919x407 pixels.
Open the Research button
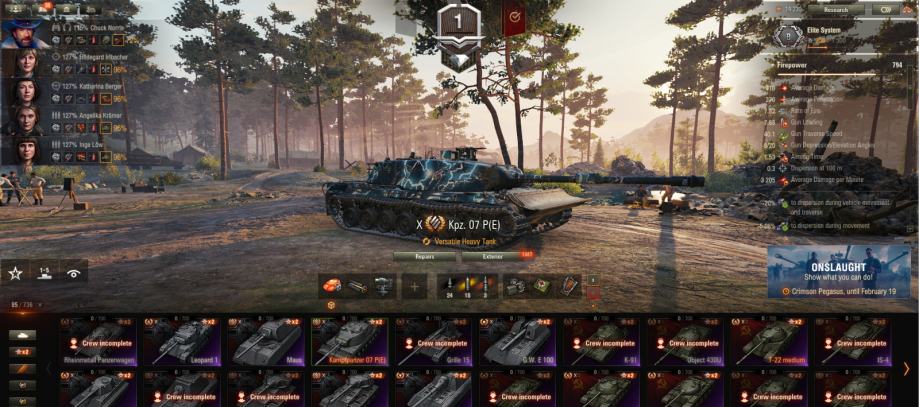(x=835, y=9)
